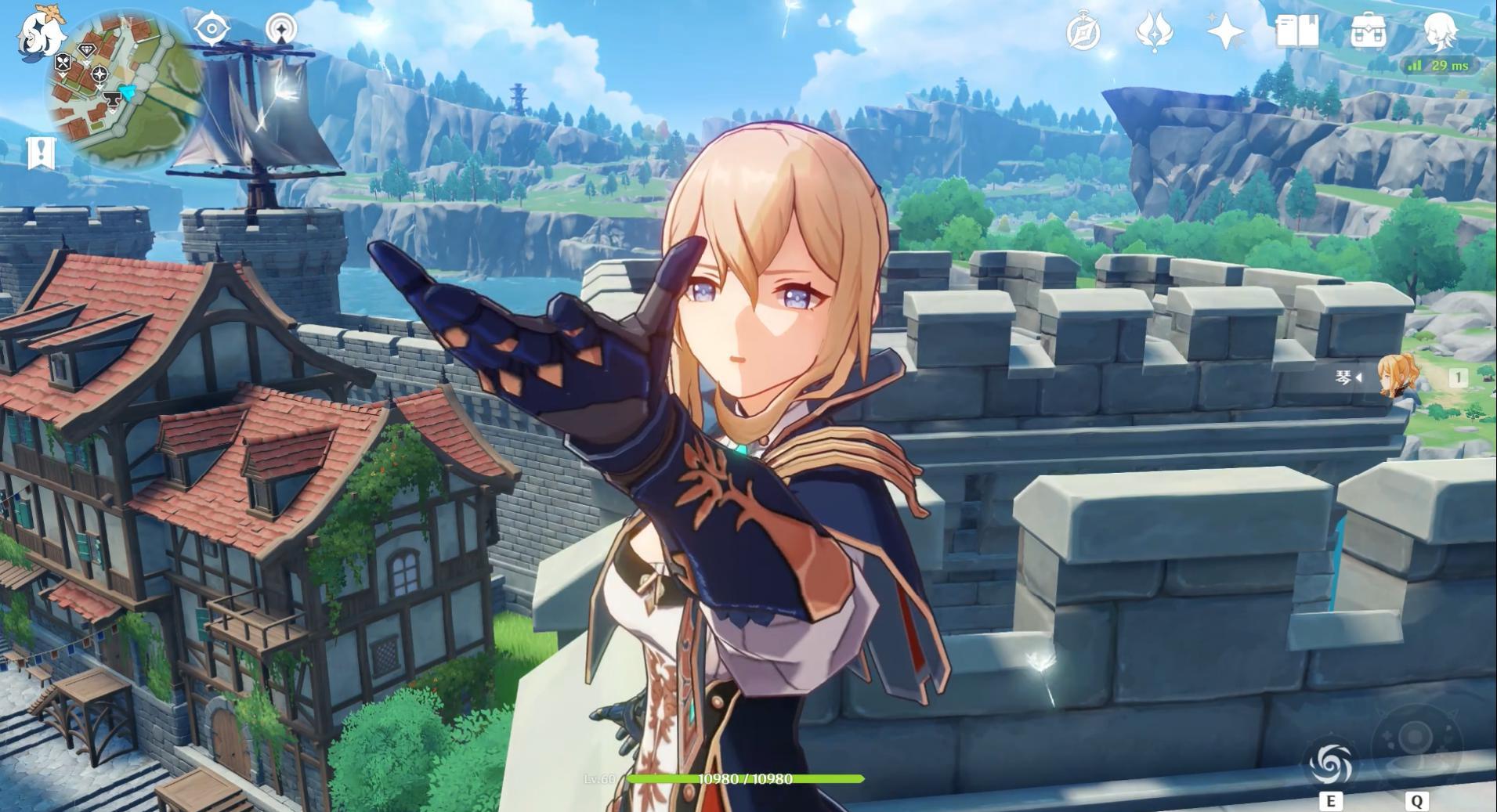
Task: Activate the Anemo swirl elemental skill
Action: tap(1330, 762)
